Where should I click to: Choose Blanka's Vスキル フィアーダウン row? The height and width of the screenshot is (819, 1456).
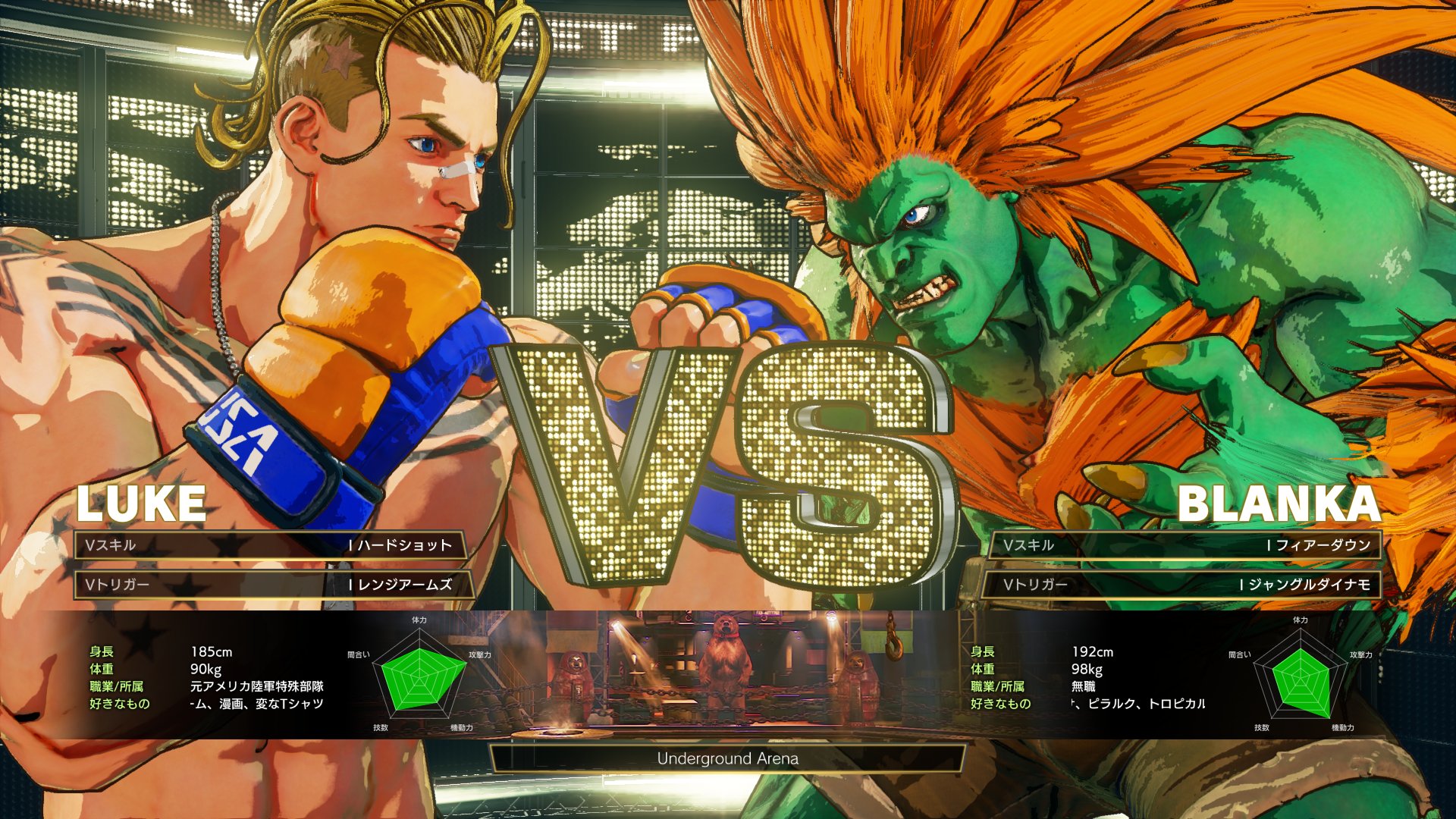pyautogui.click(x=1185, y=545)
